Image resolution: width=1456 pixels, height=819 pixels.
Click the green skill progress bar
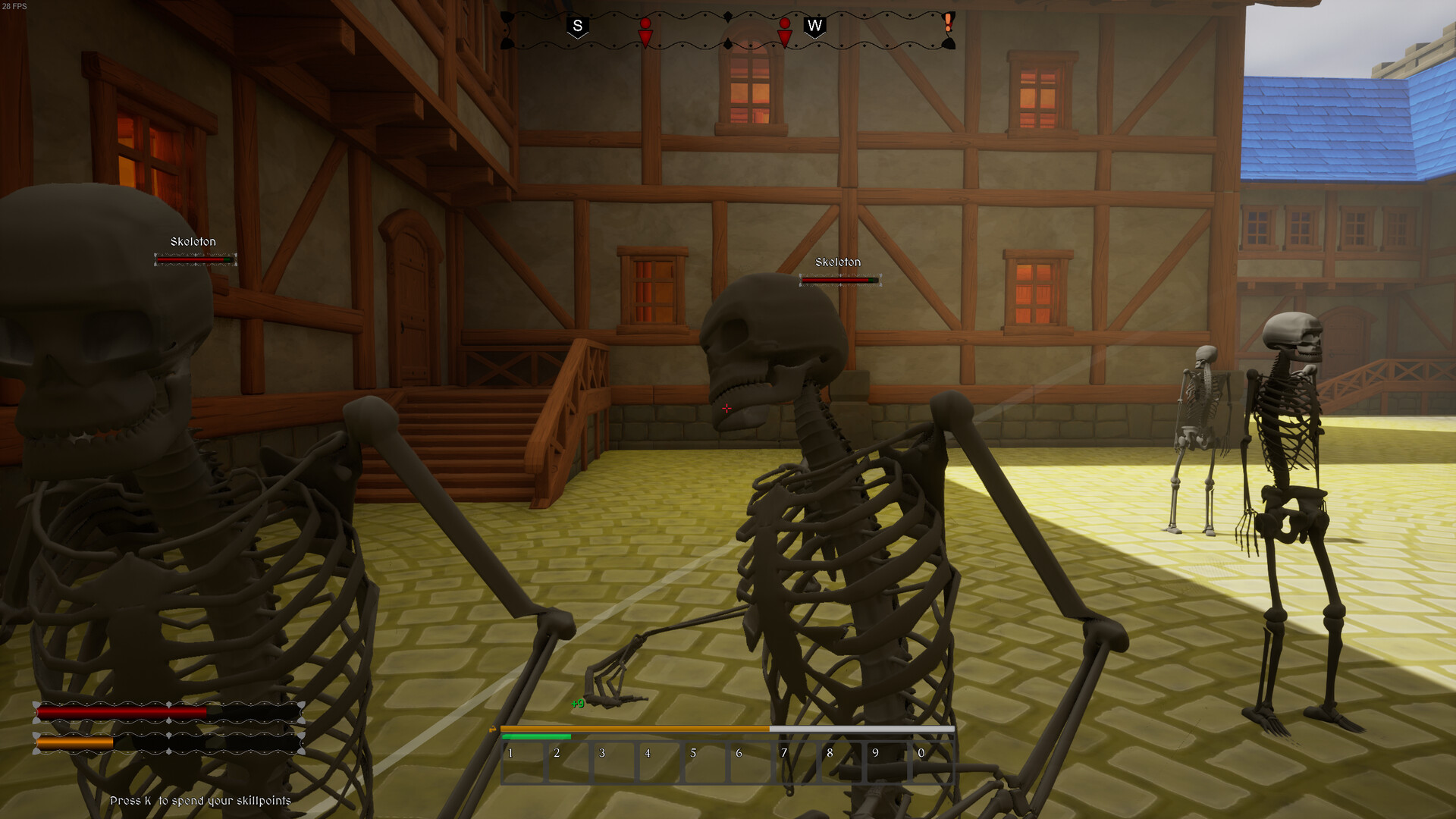[535, 736]
